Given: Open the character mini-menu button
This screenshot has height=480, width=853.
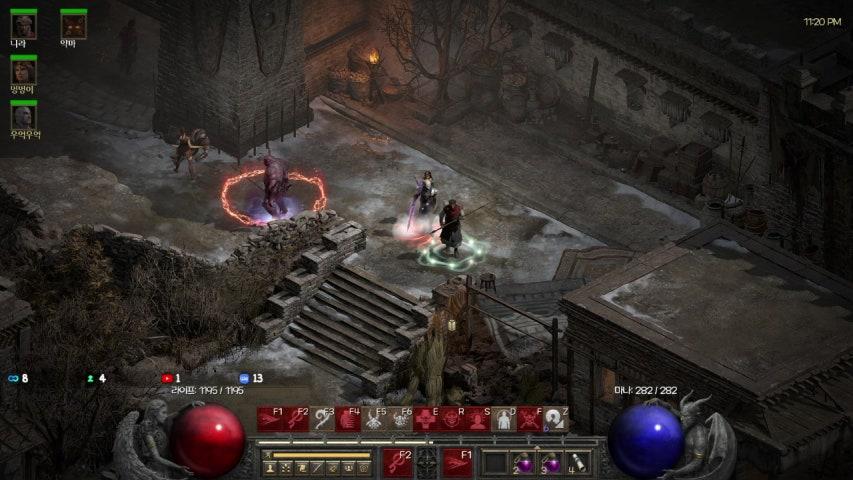Looking at the screenshot, I should point(269,467).
